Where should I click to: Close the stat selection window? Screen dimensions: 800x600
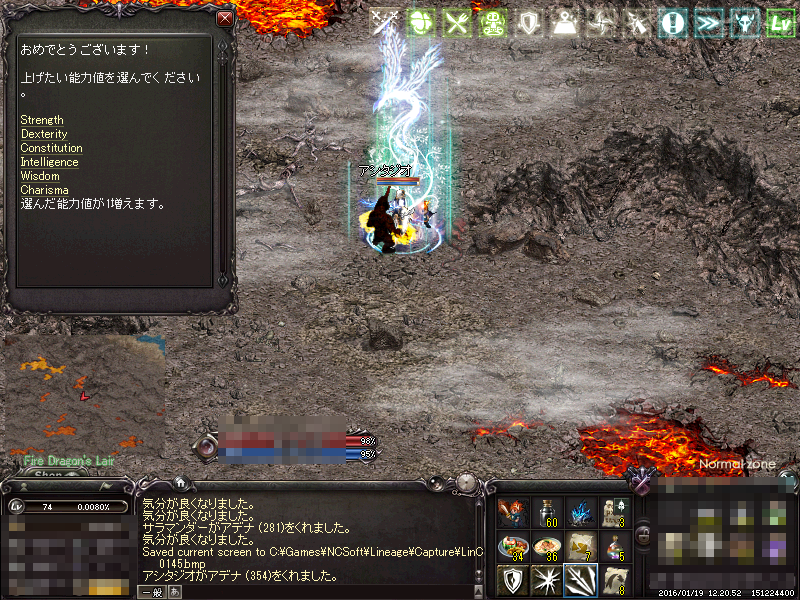pos(225,19)
